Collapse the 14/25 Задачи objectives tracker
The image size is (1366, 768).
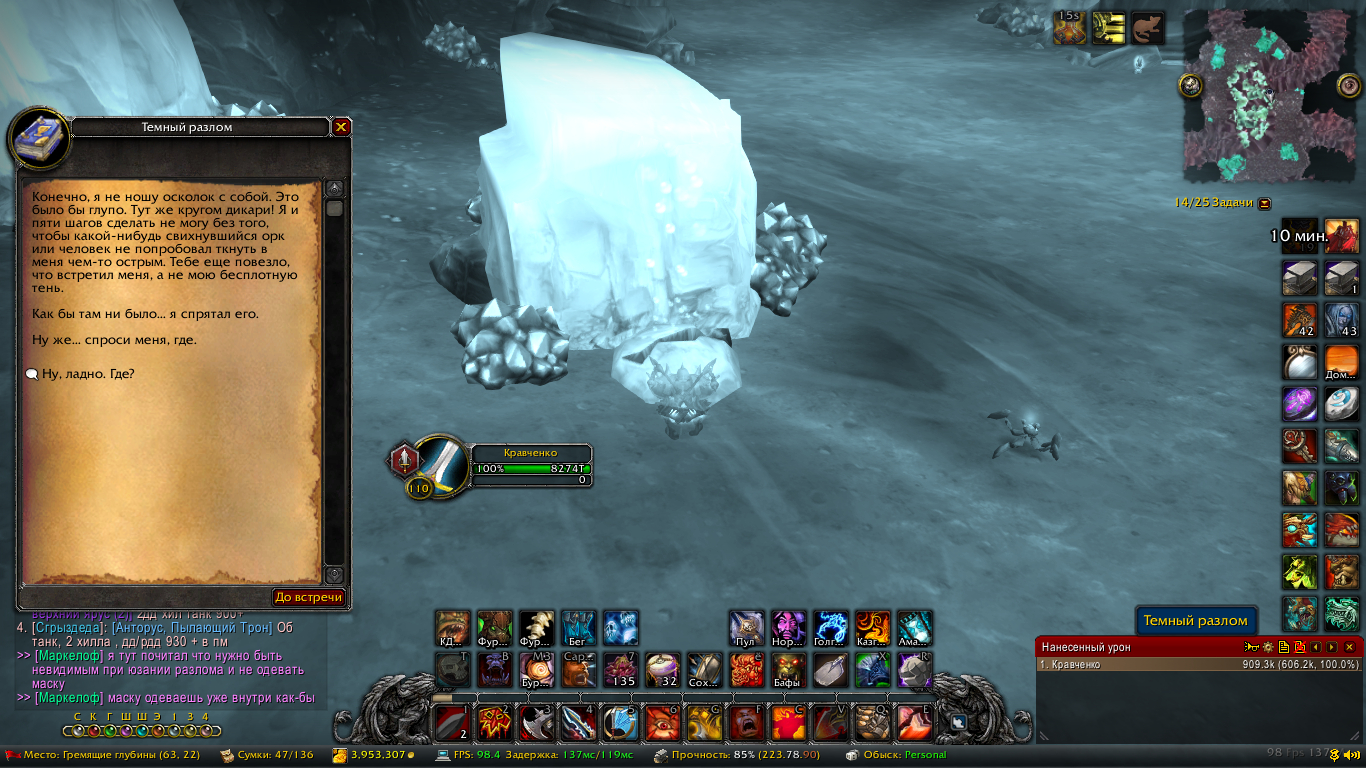tap(1265, 202)
